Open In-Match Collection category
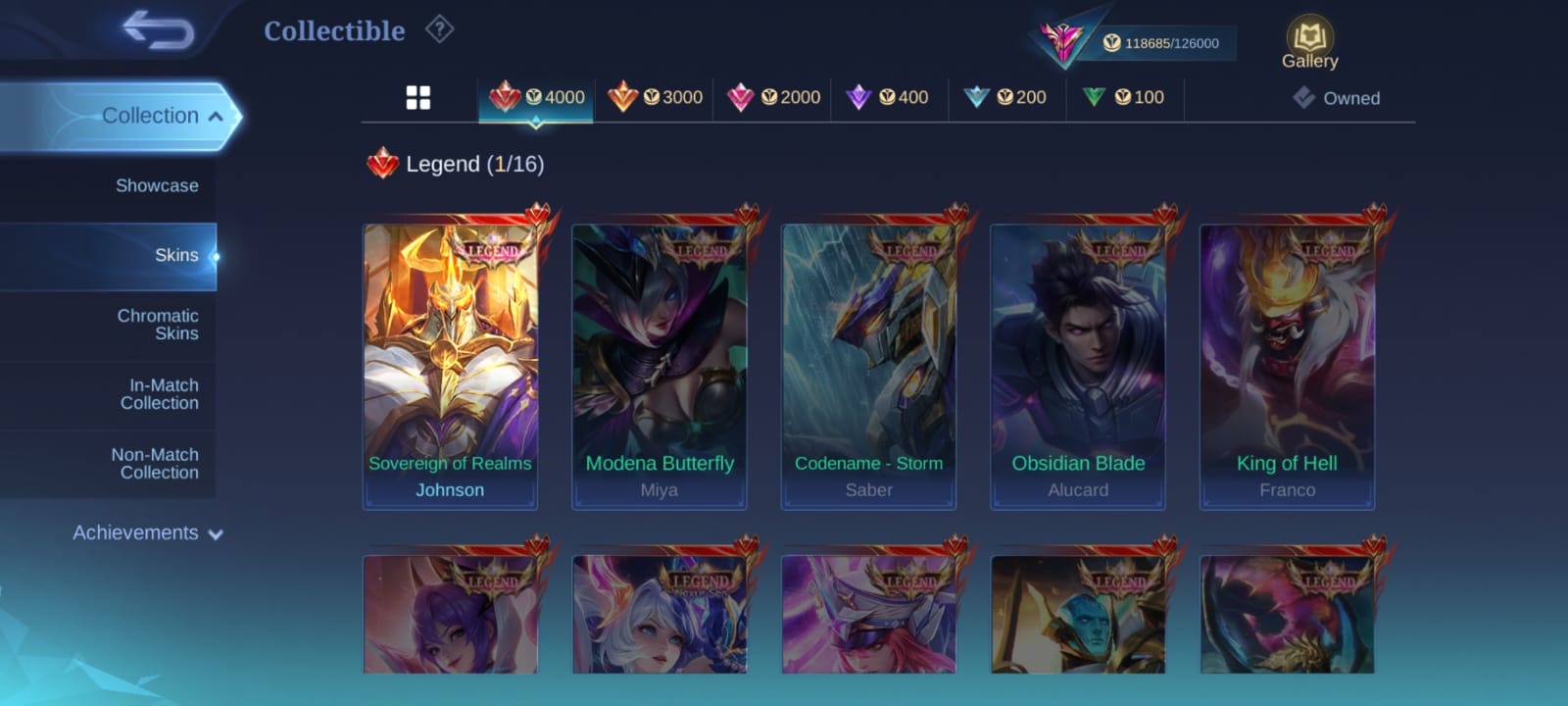 click(160, 394)
